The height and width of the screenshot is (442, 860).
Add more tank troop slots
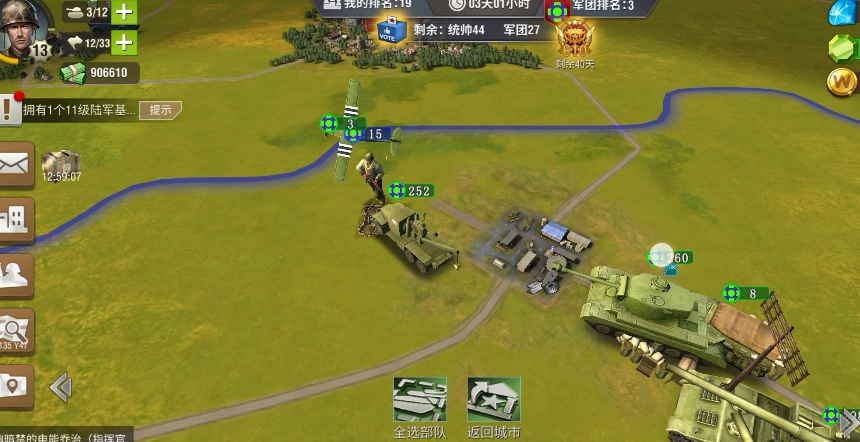click(x=123, y=12)
